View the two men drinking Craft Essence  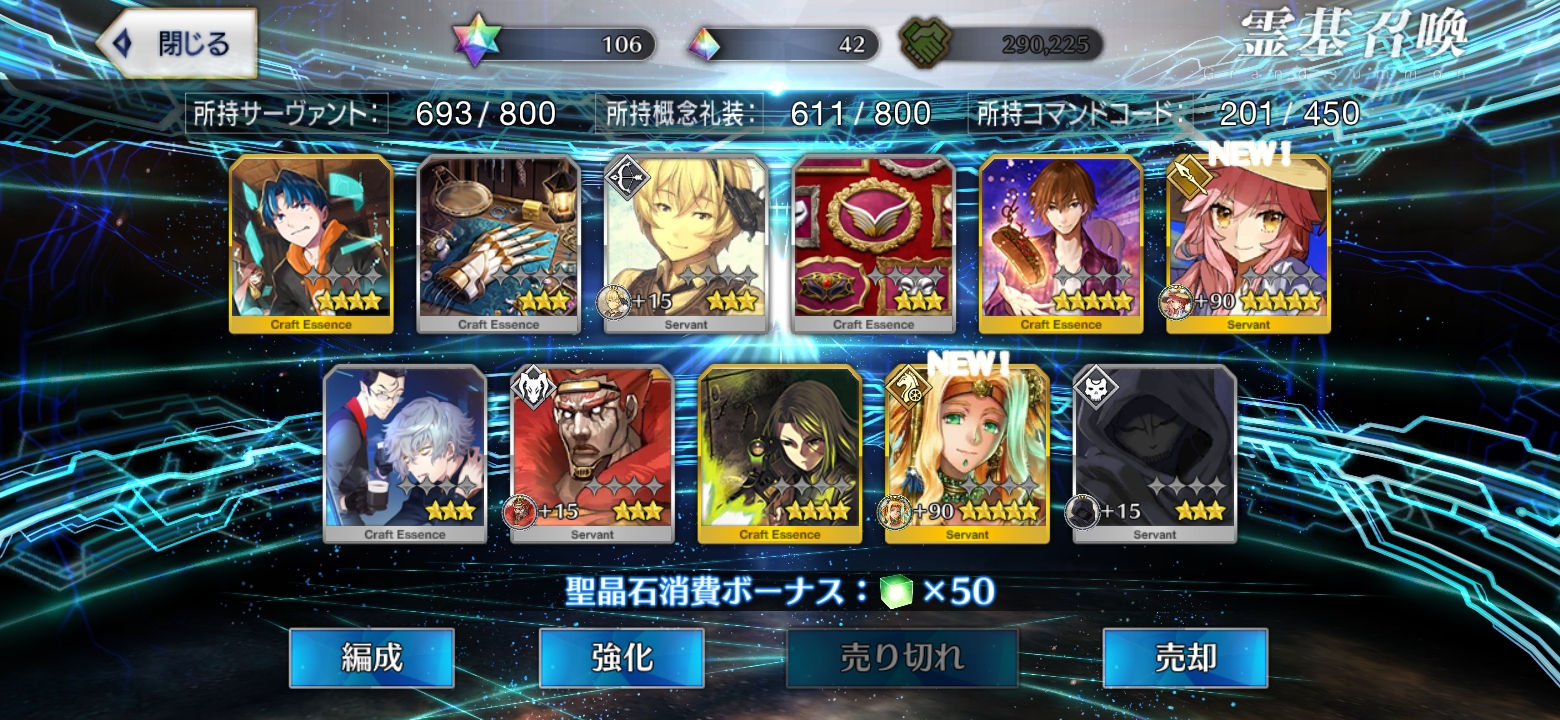coord(405,453)
